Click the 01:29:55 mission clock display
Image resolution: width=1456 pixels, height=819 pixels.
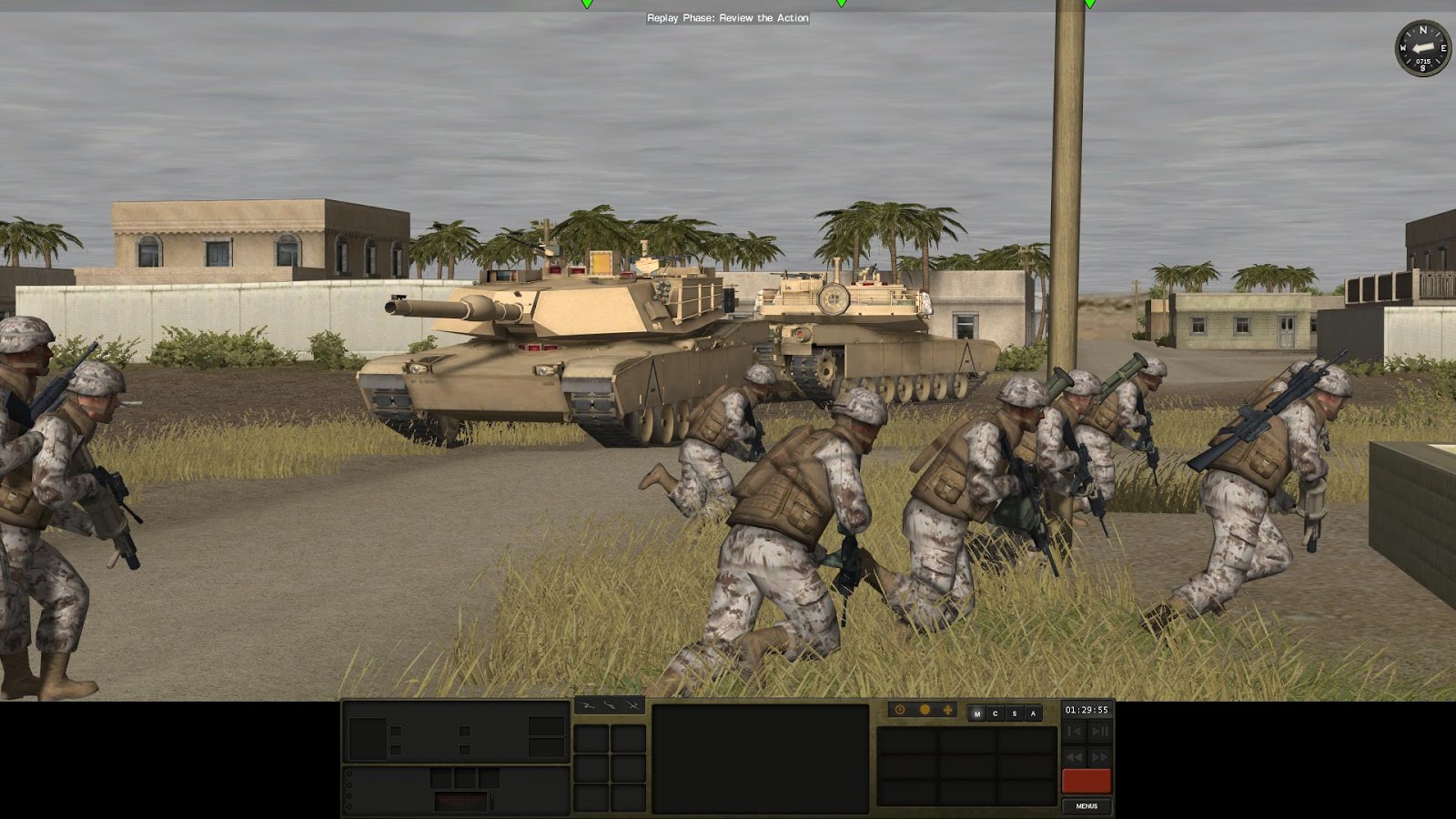tap(1087, 707)
